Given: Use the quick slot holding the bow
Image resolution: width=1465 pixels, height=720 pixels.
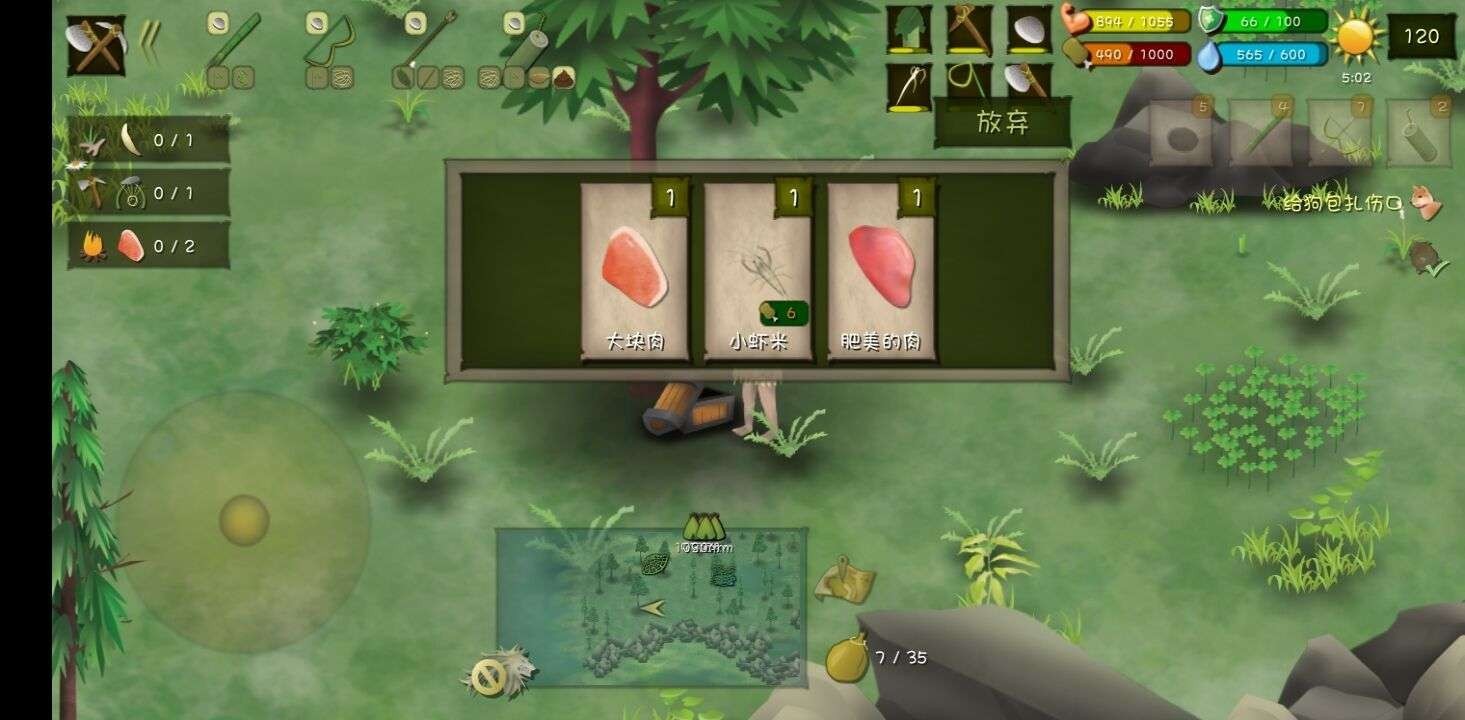Looking at the screenshot, I should coord(1340,133).
